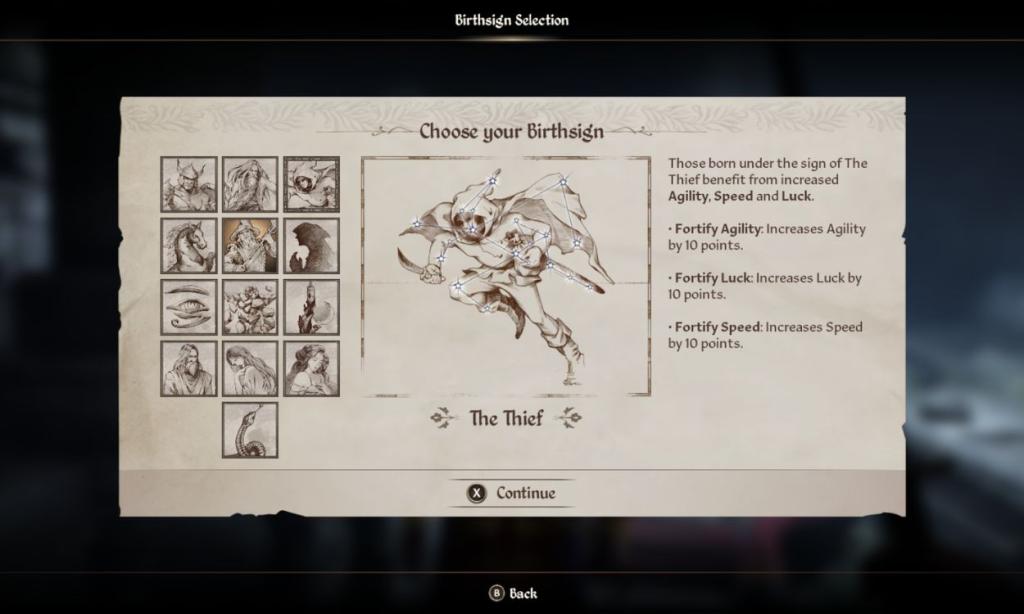Choose the eye symbol birthsign
The width and height of the screenshot is (1024, 614).
[x=189, y=307]
